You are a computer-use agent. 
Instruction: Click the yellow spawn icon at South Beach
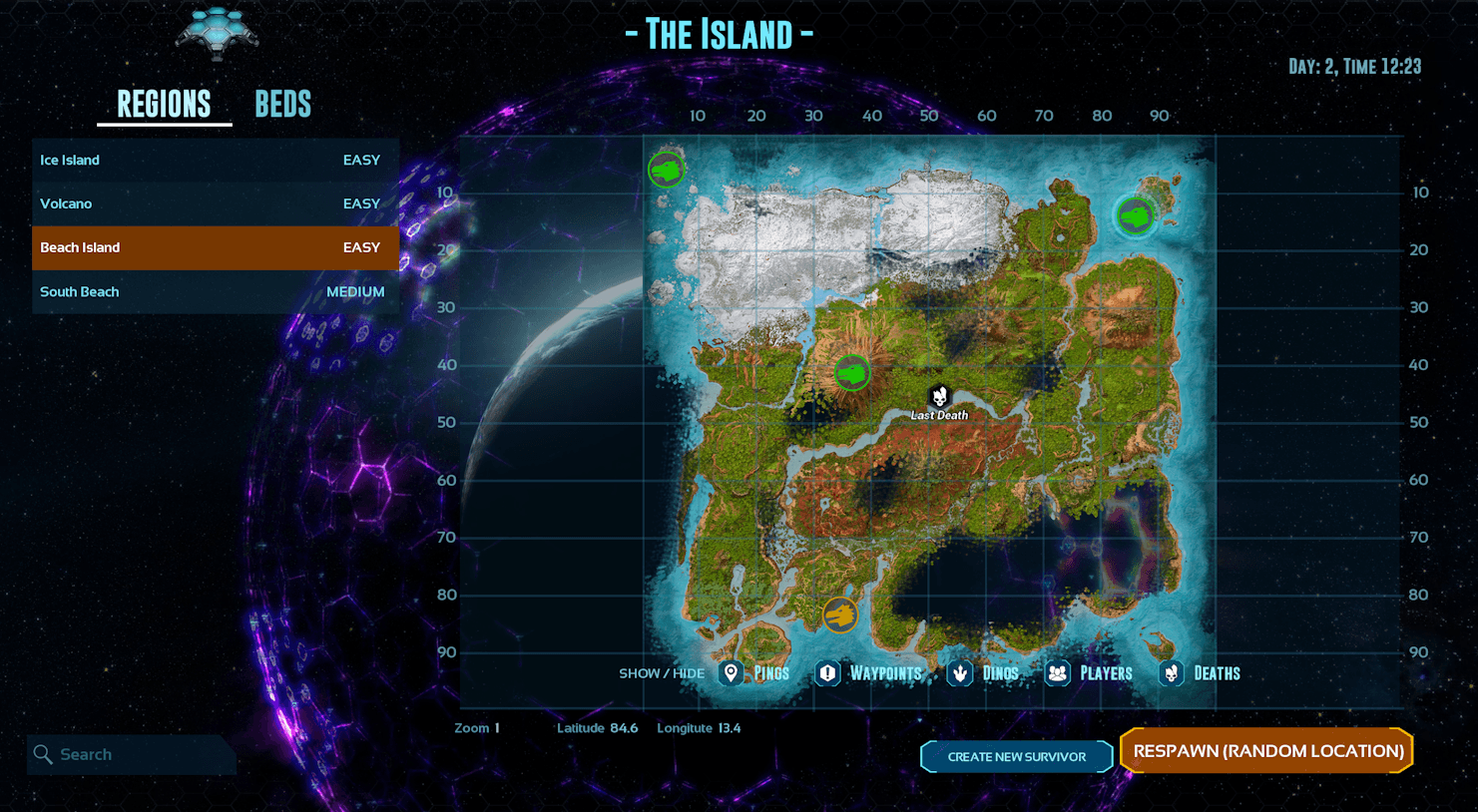pos(840,615)
